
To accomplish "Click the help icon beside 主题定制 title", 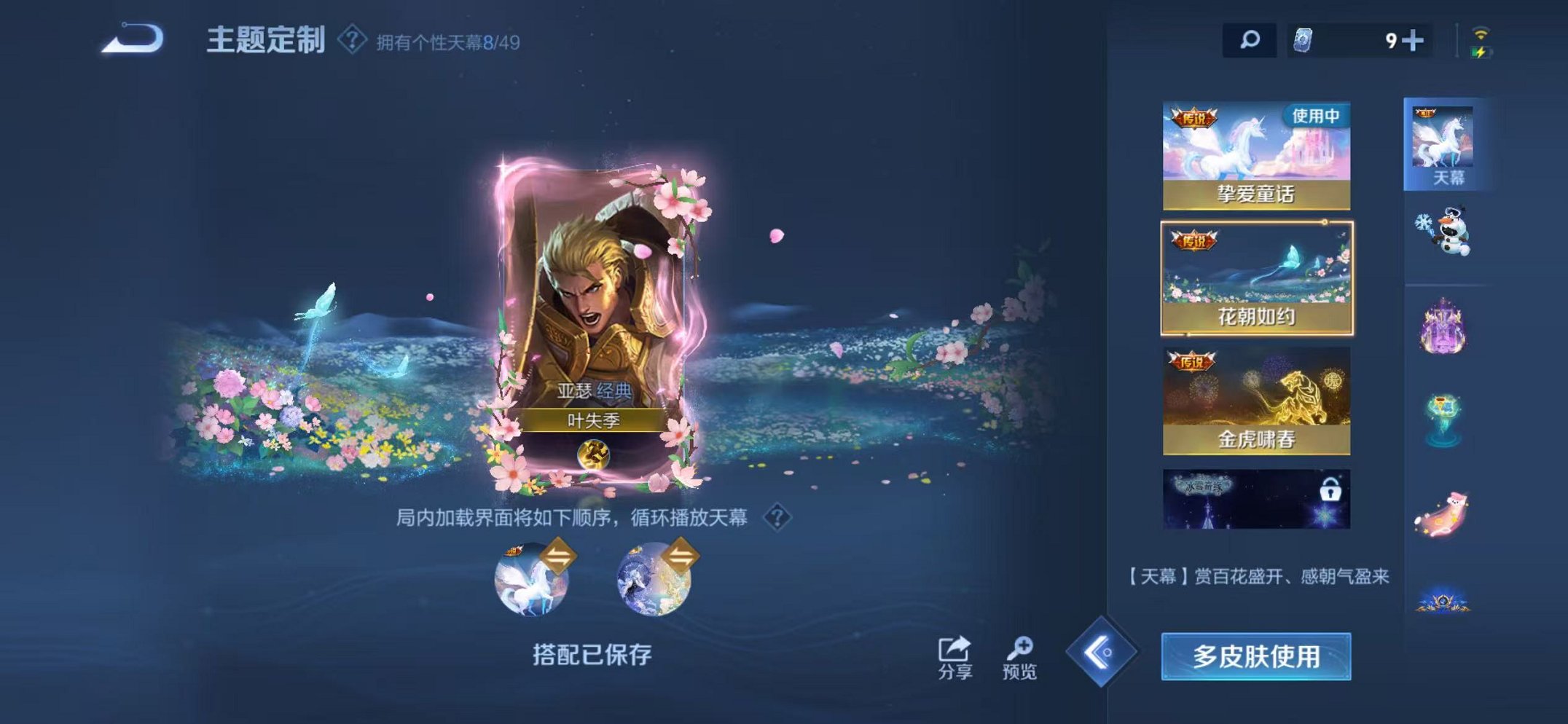I will pyautogui.click(x=352, y=40).
